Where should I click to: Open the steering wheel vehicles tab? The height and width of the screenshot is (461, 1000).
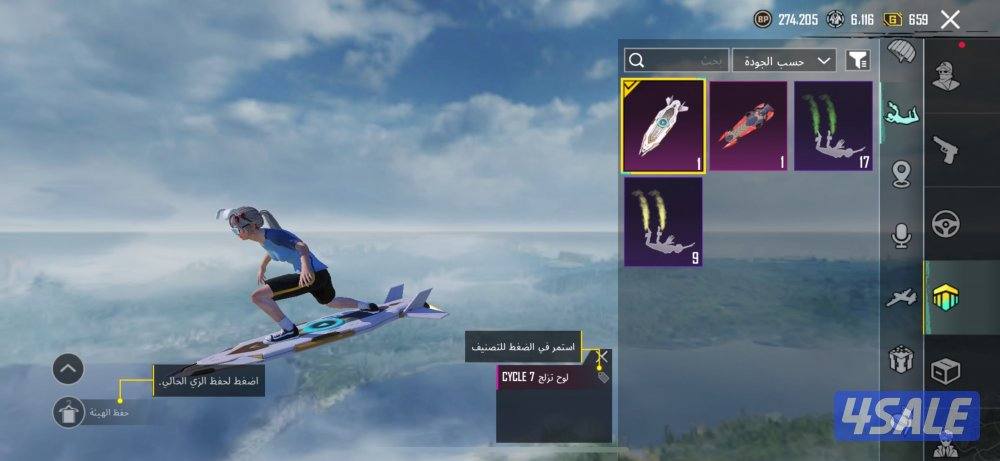click(x=945, y=224)
